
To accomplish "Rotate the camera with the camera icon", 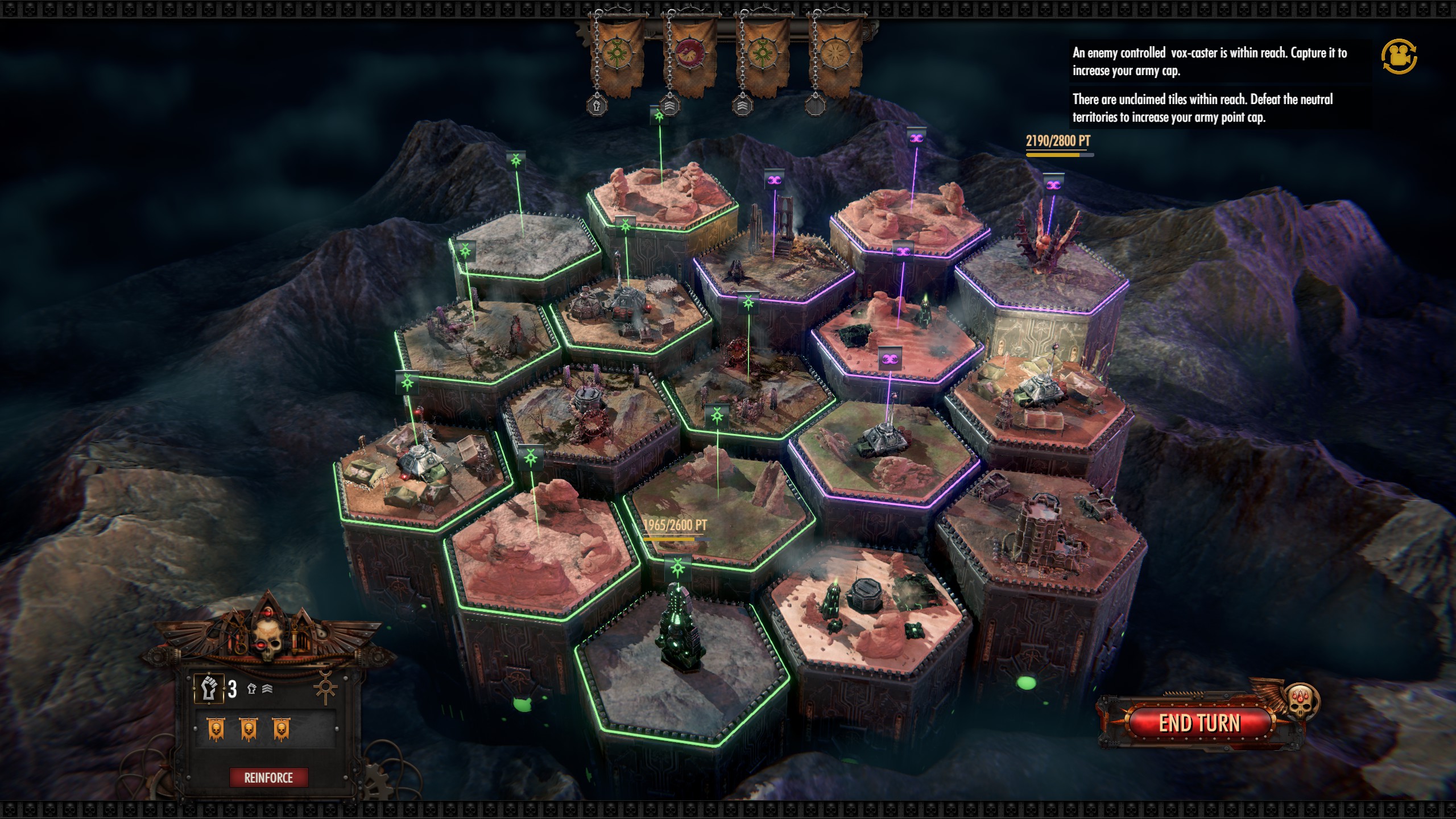I will click(x=1399, y=56).
